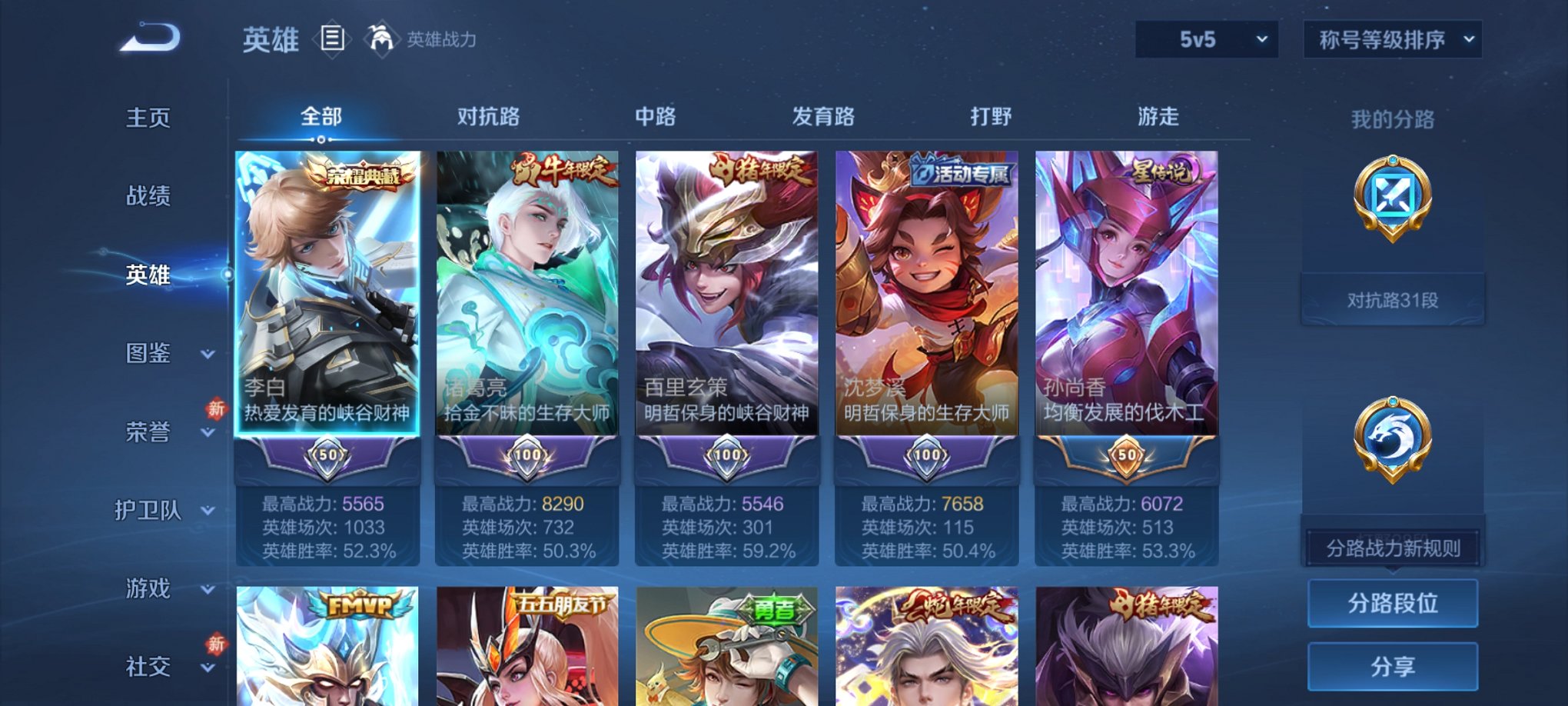
Task: Expand the 图鉴 sidebar section
Action: tap(149, 354)
